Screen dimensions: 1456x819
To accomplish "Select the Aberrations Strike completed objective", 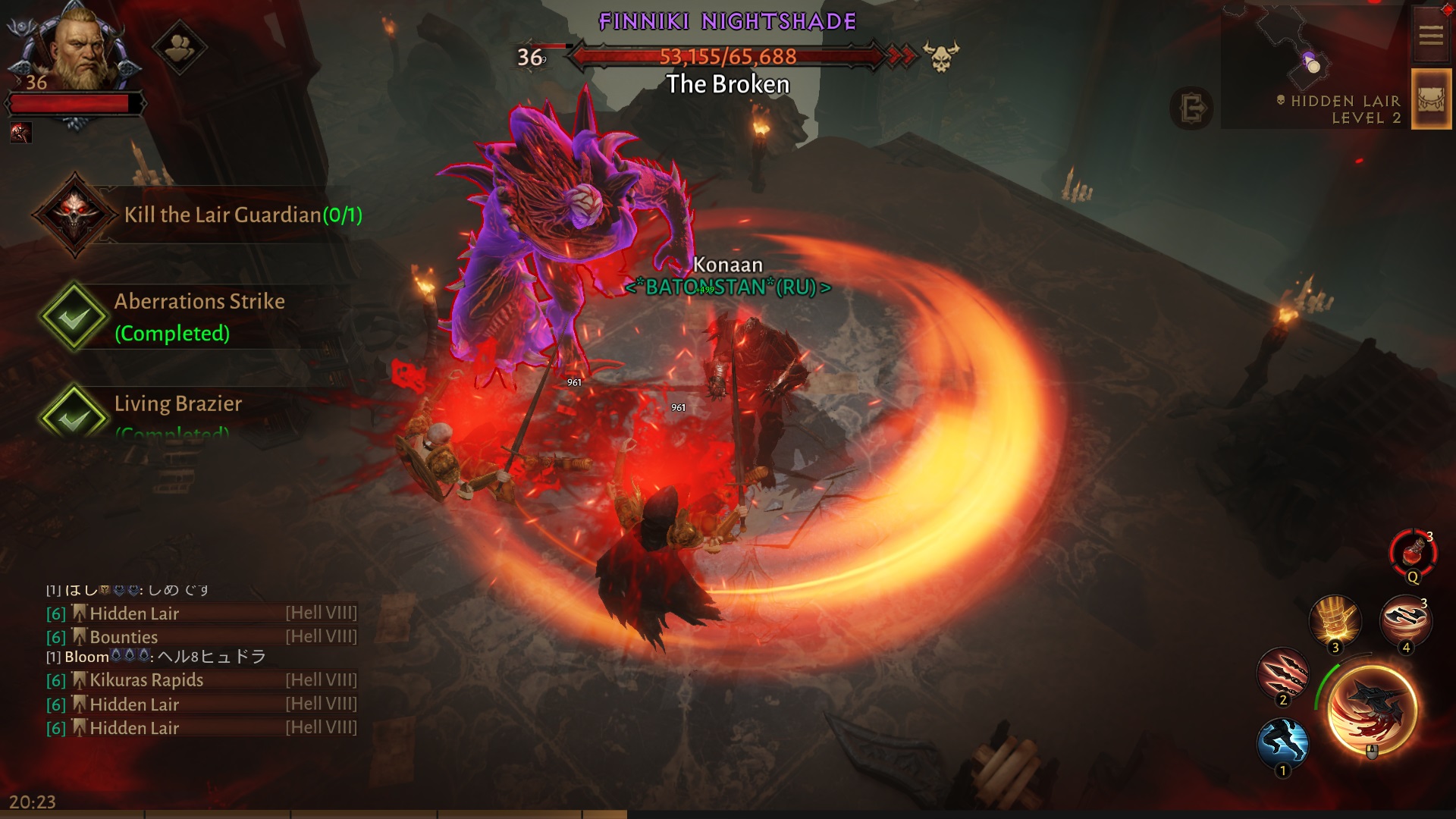I will click(x=199, y=316).
